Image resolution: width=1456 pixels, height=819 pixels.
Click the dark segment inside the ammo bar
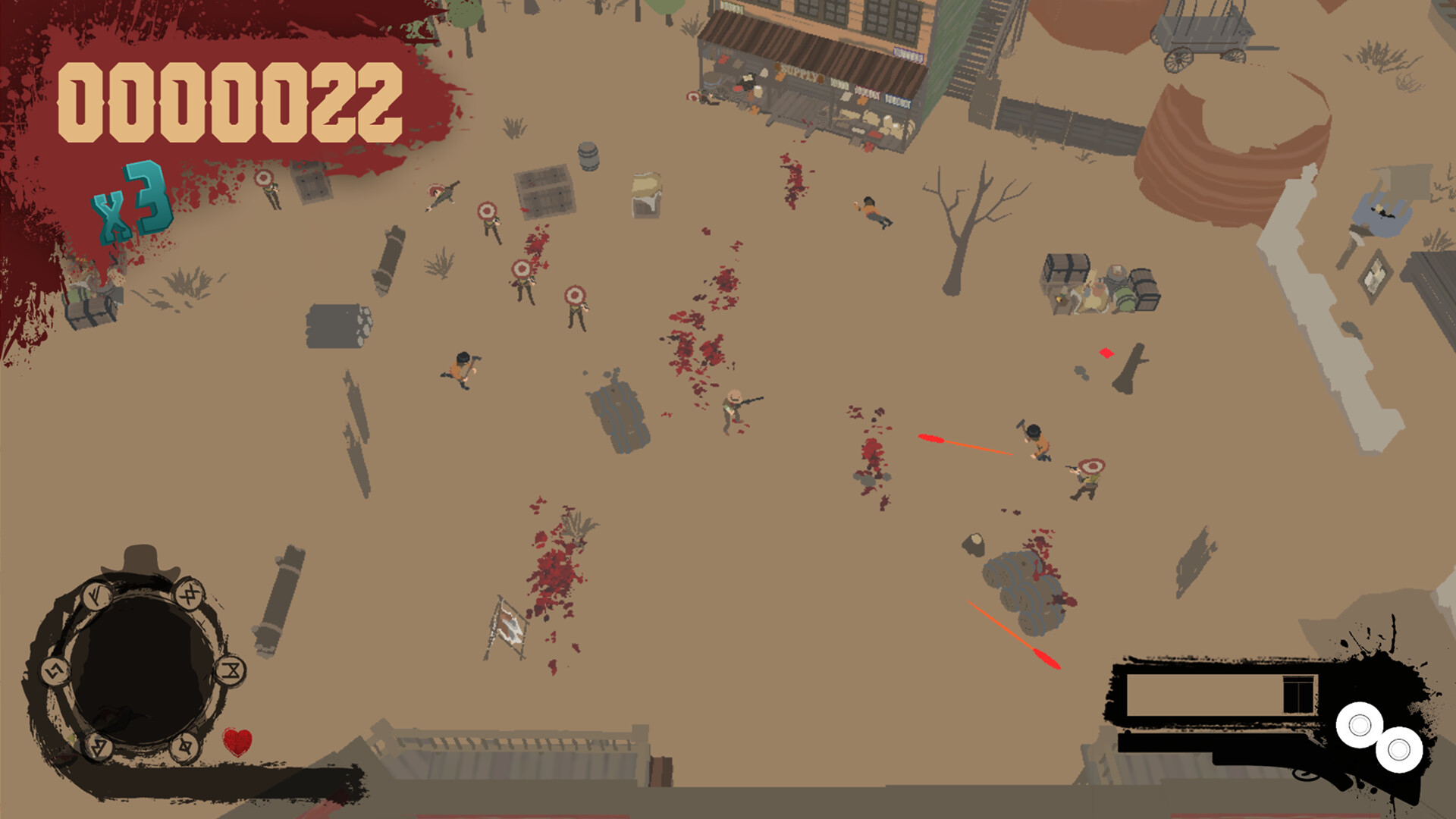[x=1298, y=695]
